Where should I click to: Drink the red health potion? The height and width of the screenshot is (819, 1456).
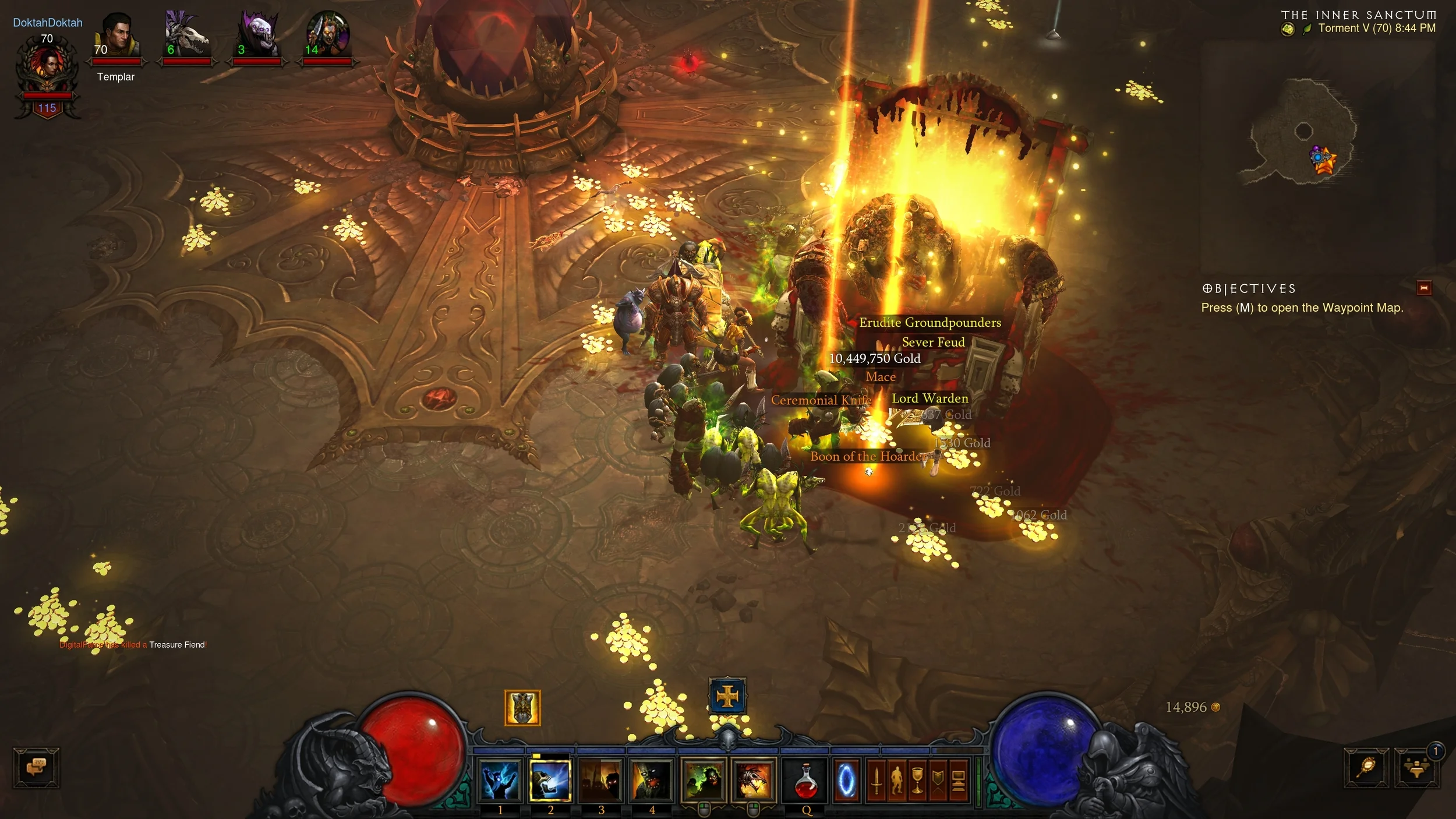point(807,781)
